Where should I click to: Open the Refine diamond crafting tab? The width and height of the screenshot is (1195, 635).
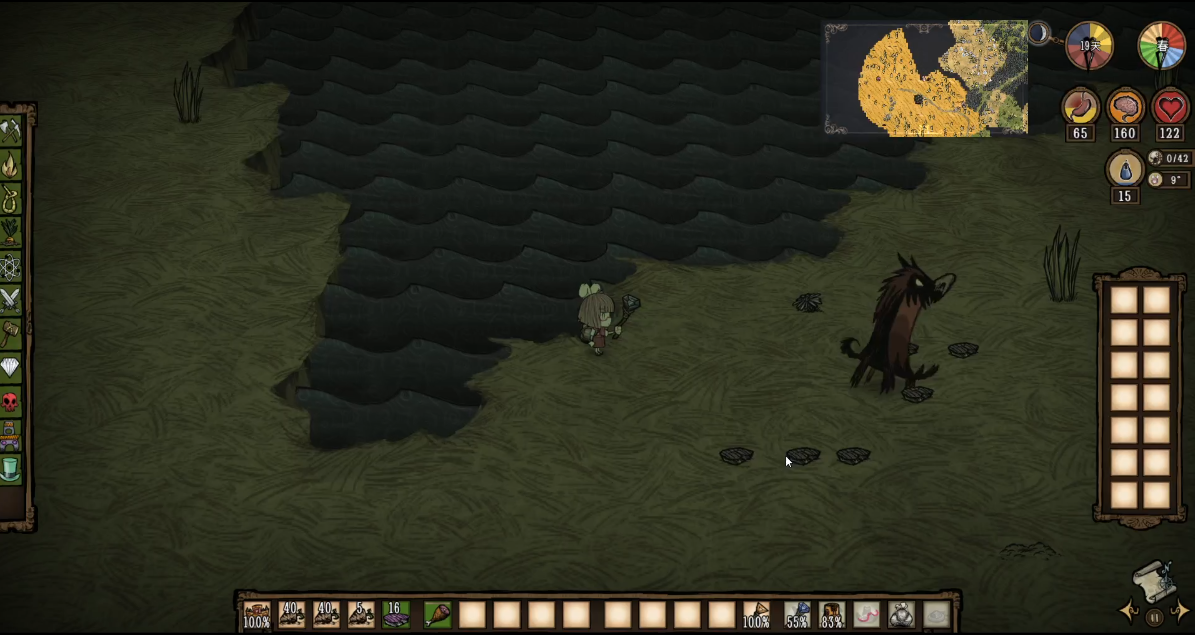11,367
